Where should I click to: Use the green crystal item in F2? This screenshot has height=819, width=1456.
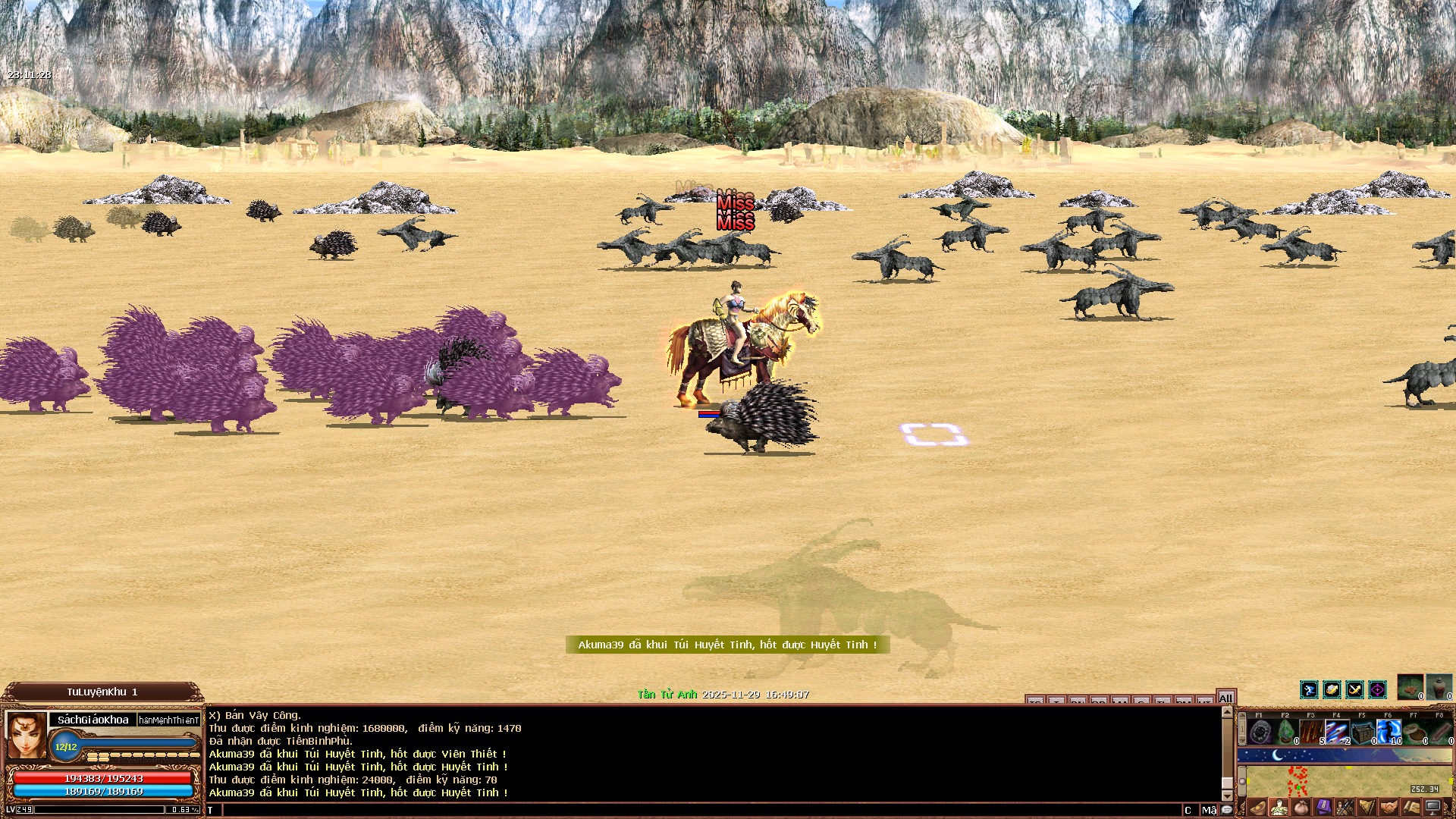click(1286, 732)
